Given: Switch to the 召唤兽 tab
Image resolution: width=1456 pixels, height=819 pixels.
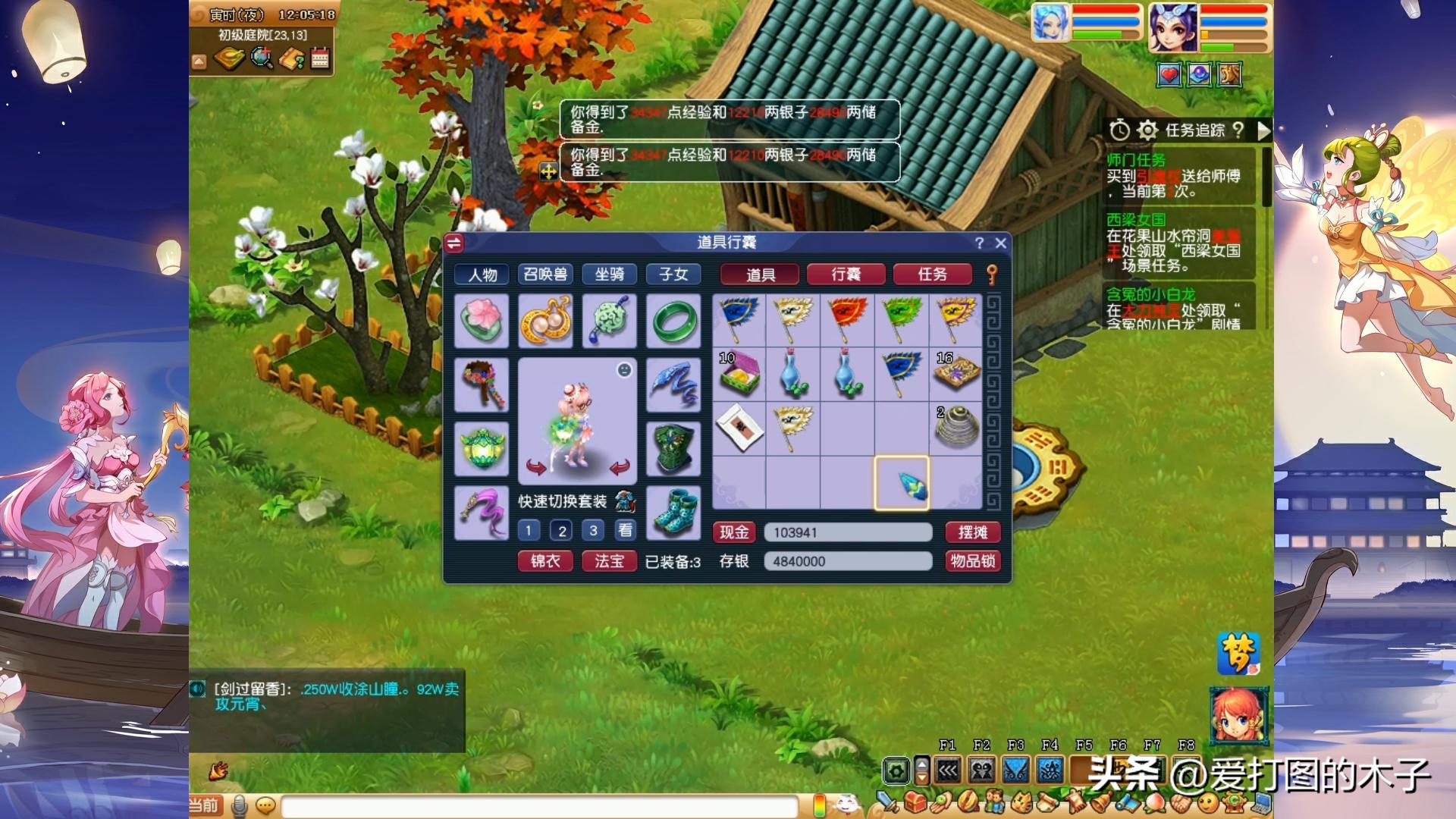Looking at the screenshot, I should [545, 275].
